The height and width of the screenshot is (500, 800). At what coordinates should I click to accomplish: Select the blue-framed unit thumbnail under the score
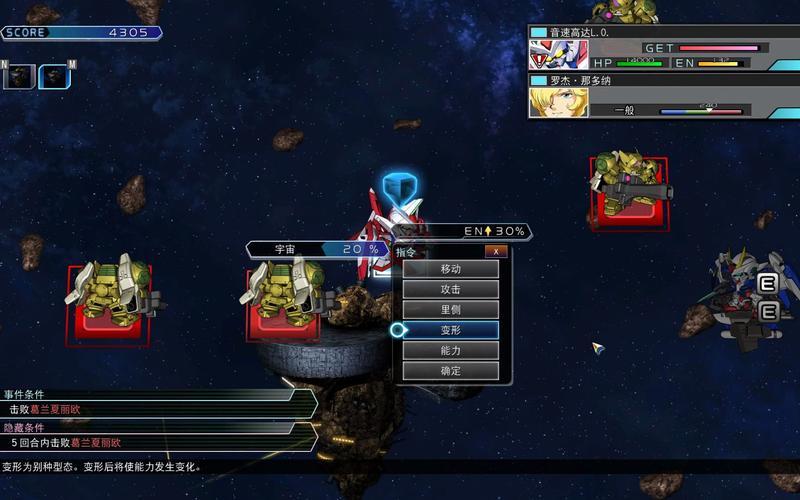click(x=55, y=76)
